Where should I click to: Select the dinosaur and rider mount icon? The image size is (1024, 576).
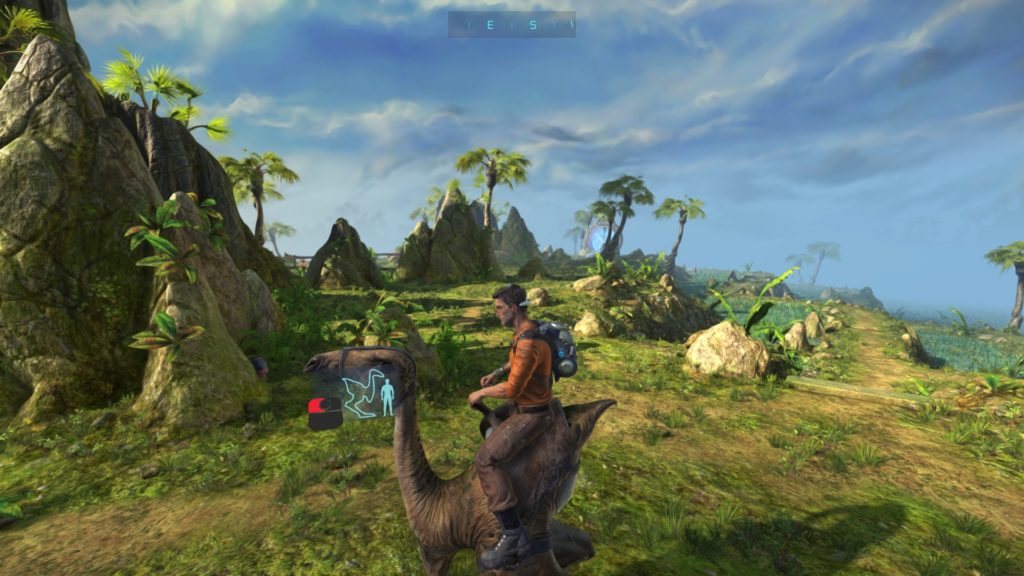[x=366, y=395]
